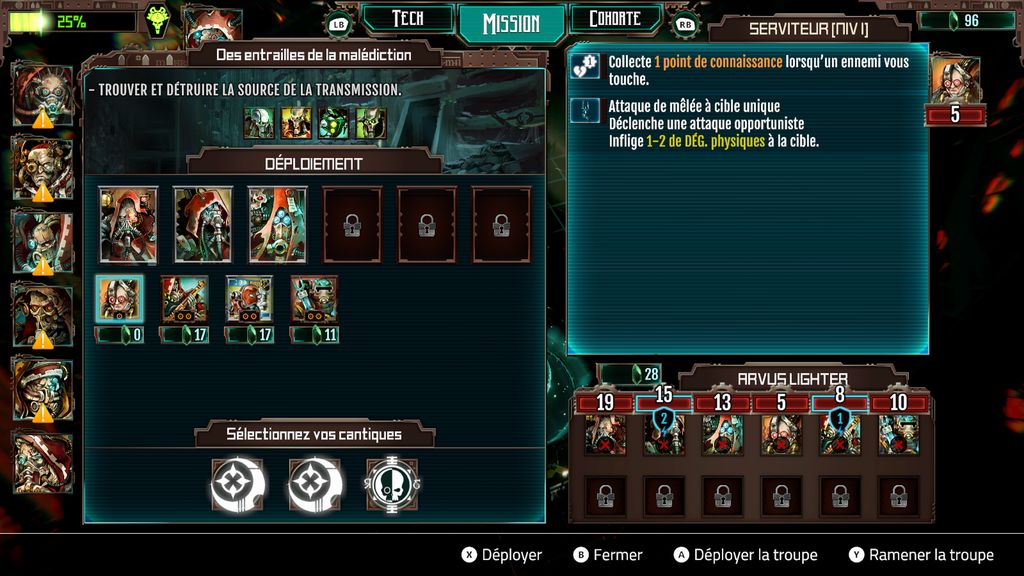Select the Arvus Lighter unit costing 15
The image size is (1024, 576).
click(664, 436)
